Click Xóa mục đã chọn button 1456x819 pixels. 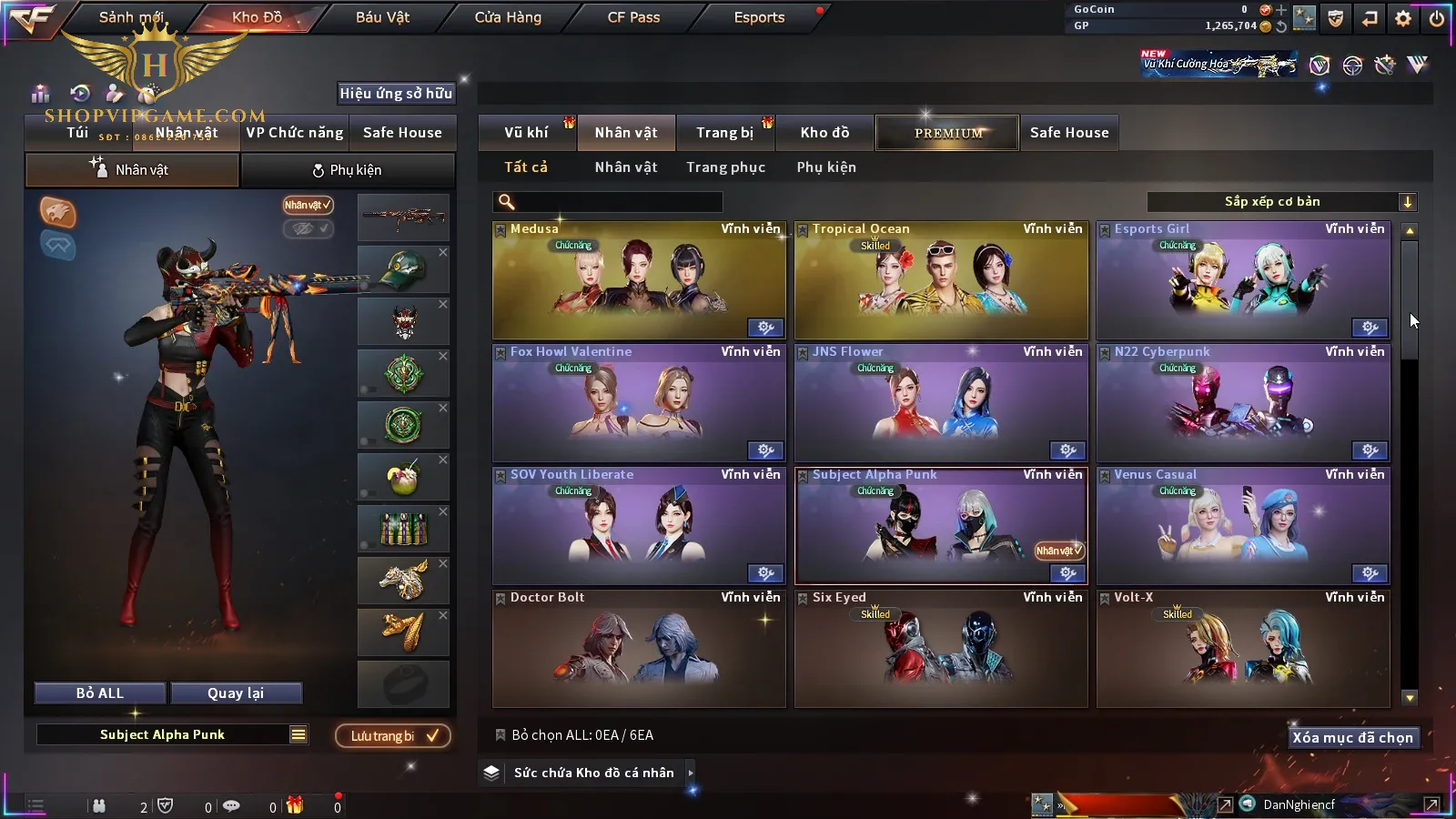1352,738
